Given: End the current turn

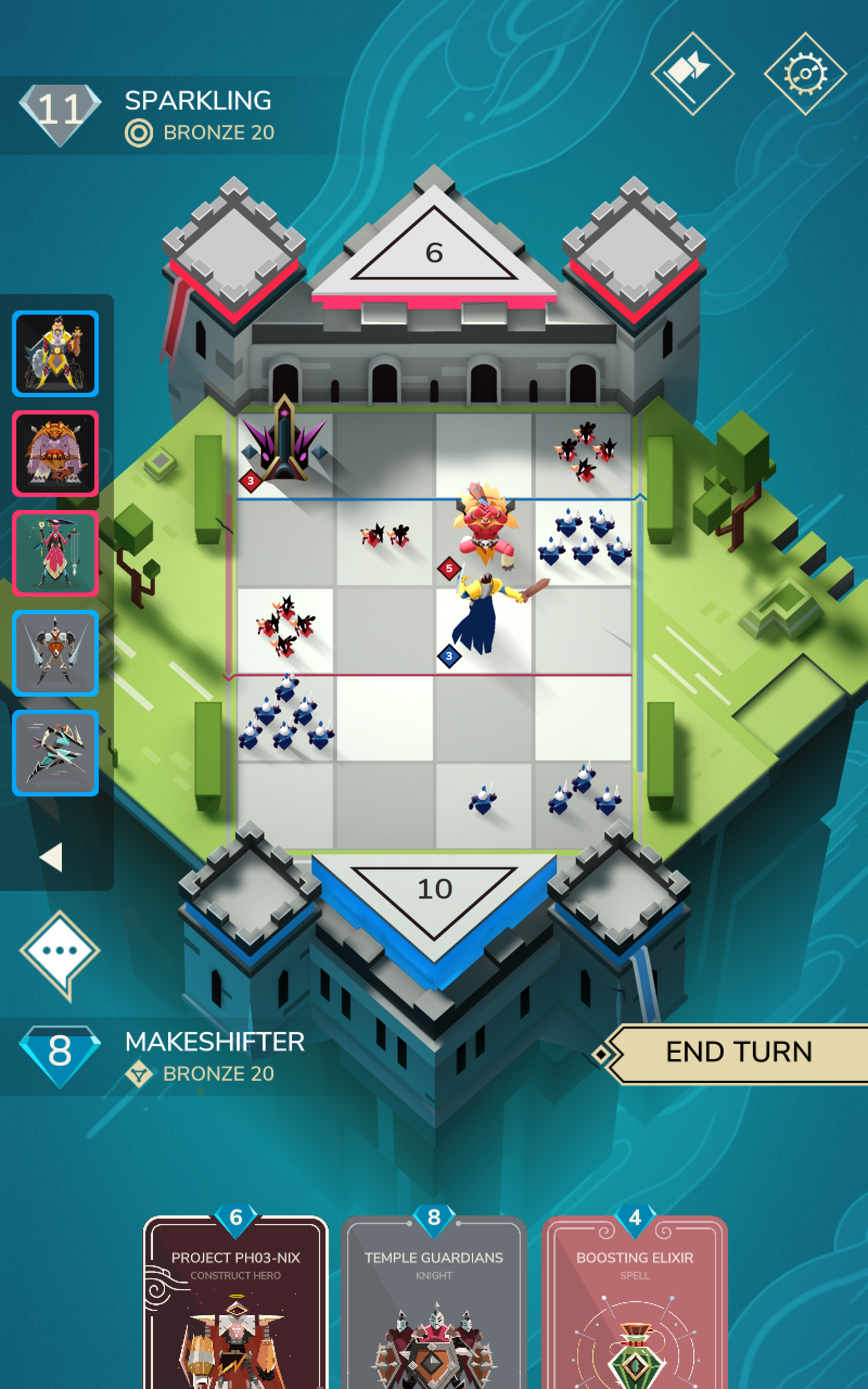Looking at the screenshot, I should [738, 1053].
